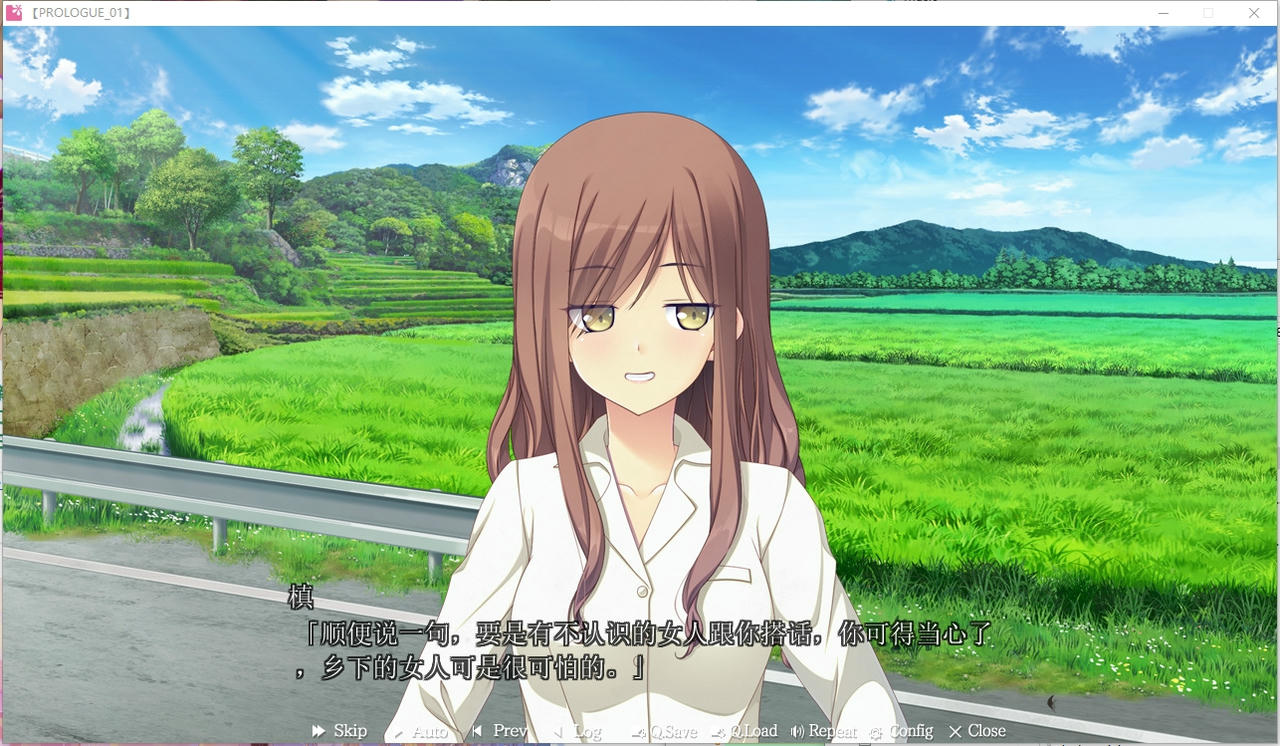This screenshot has width=1280, height=746.
Task: Click the Q.Save quick-save icon
Action: click(x=637, y=731)
